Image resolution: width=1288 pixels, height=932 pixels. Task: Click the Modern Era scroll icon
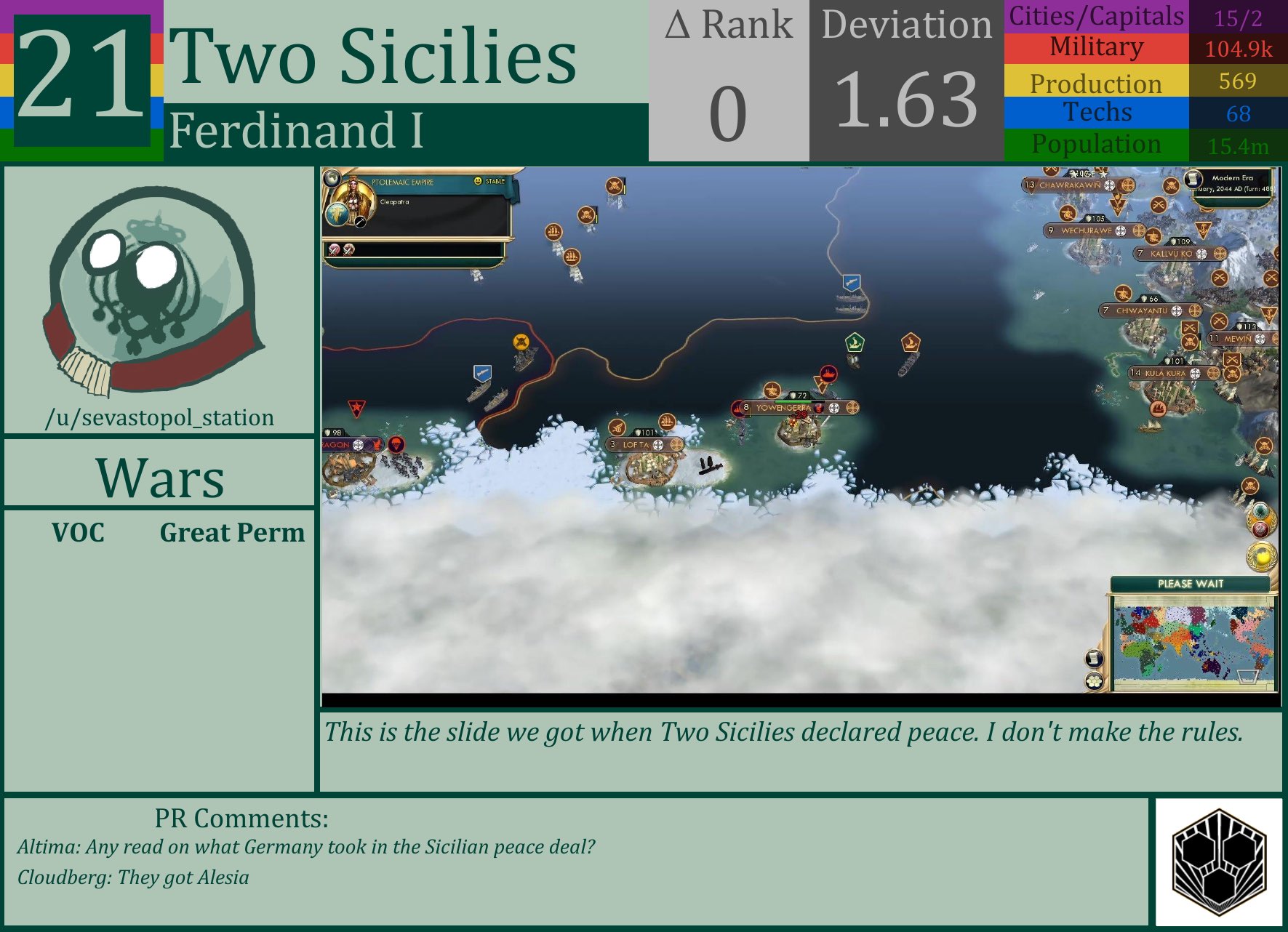[x=1192, y=180]
